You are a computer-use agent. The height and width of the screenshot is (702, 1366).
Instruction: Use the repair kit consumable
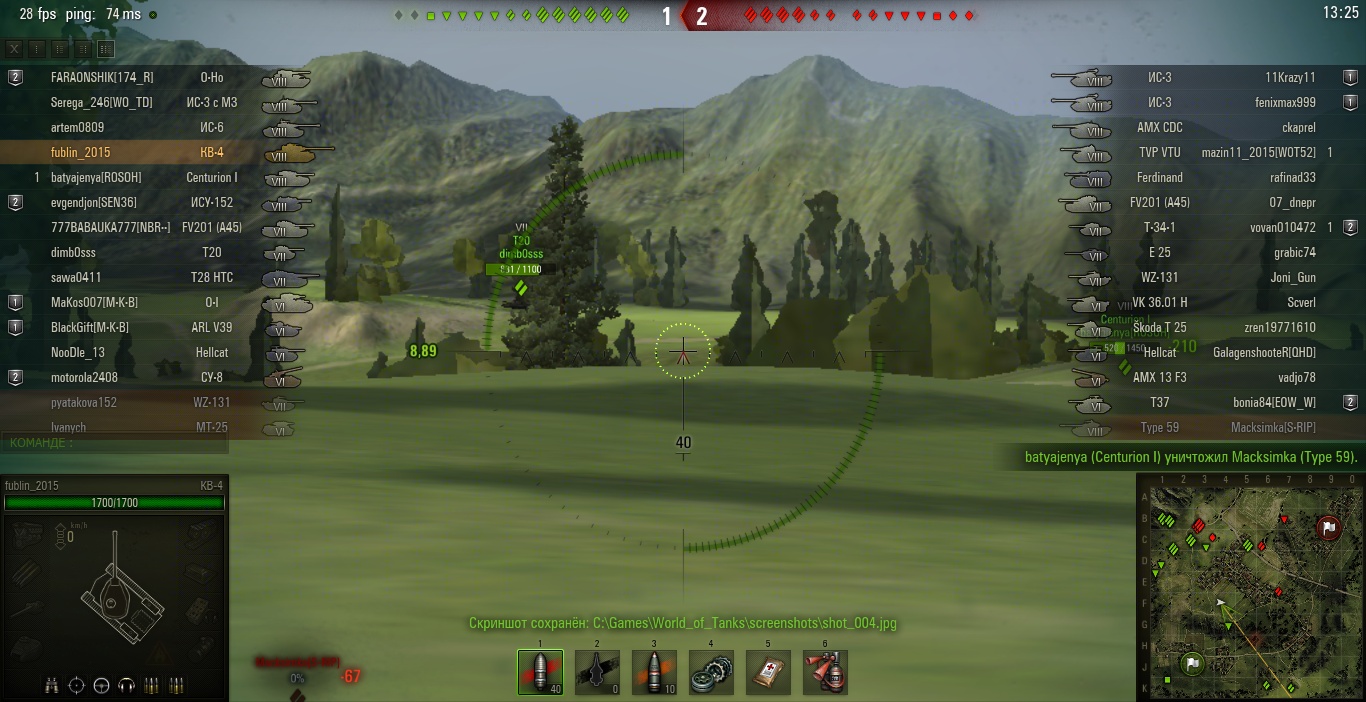[x=711, y=672]
